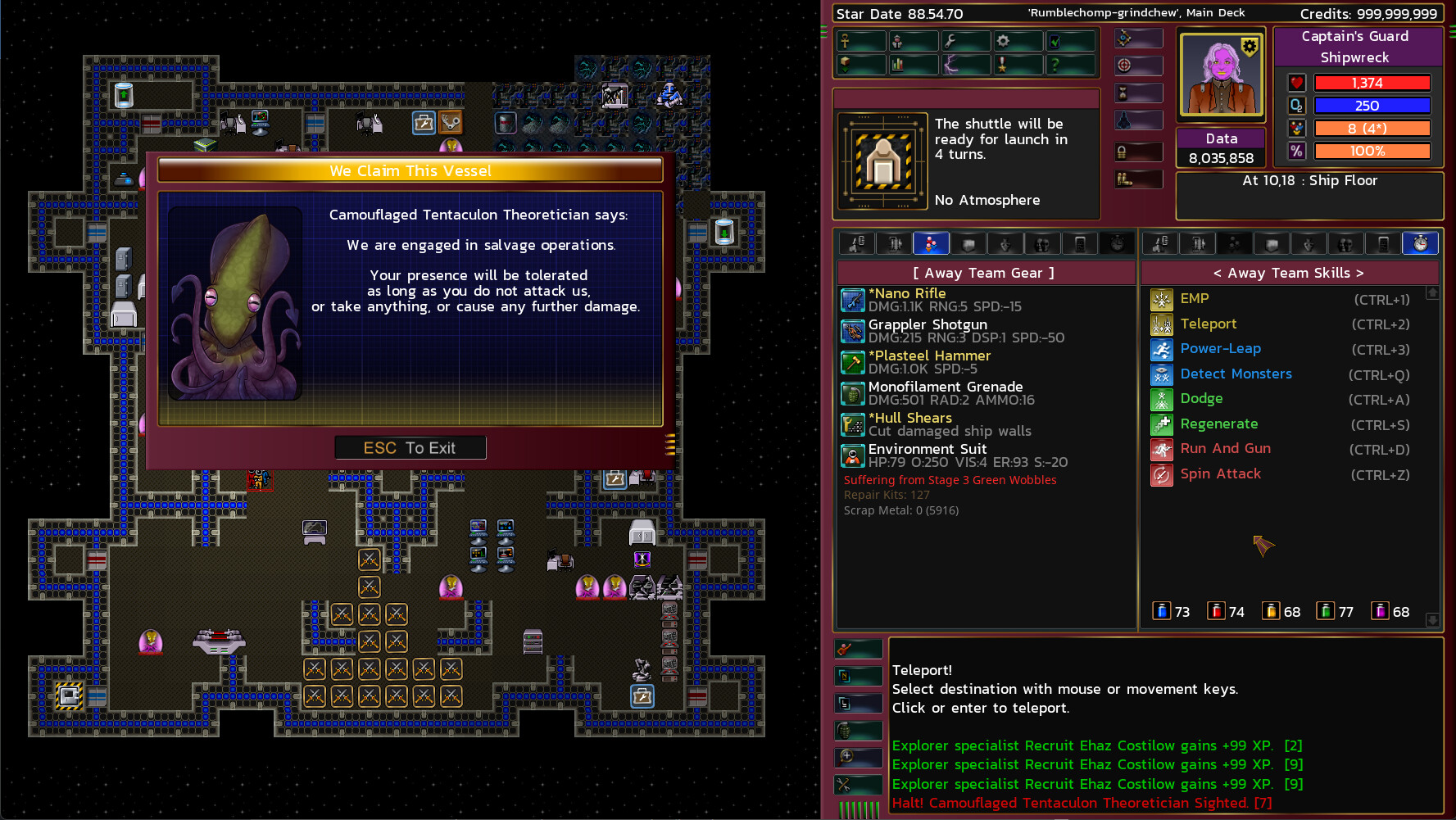Click the down arrow below the skills panel
The image size is (1456, 820).
1432,621
